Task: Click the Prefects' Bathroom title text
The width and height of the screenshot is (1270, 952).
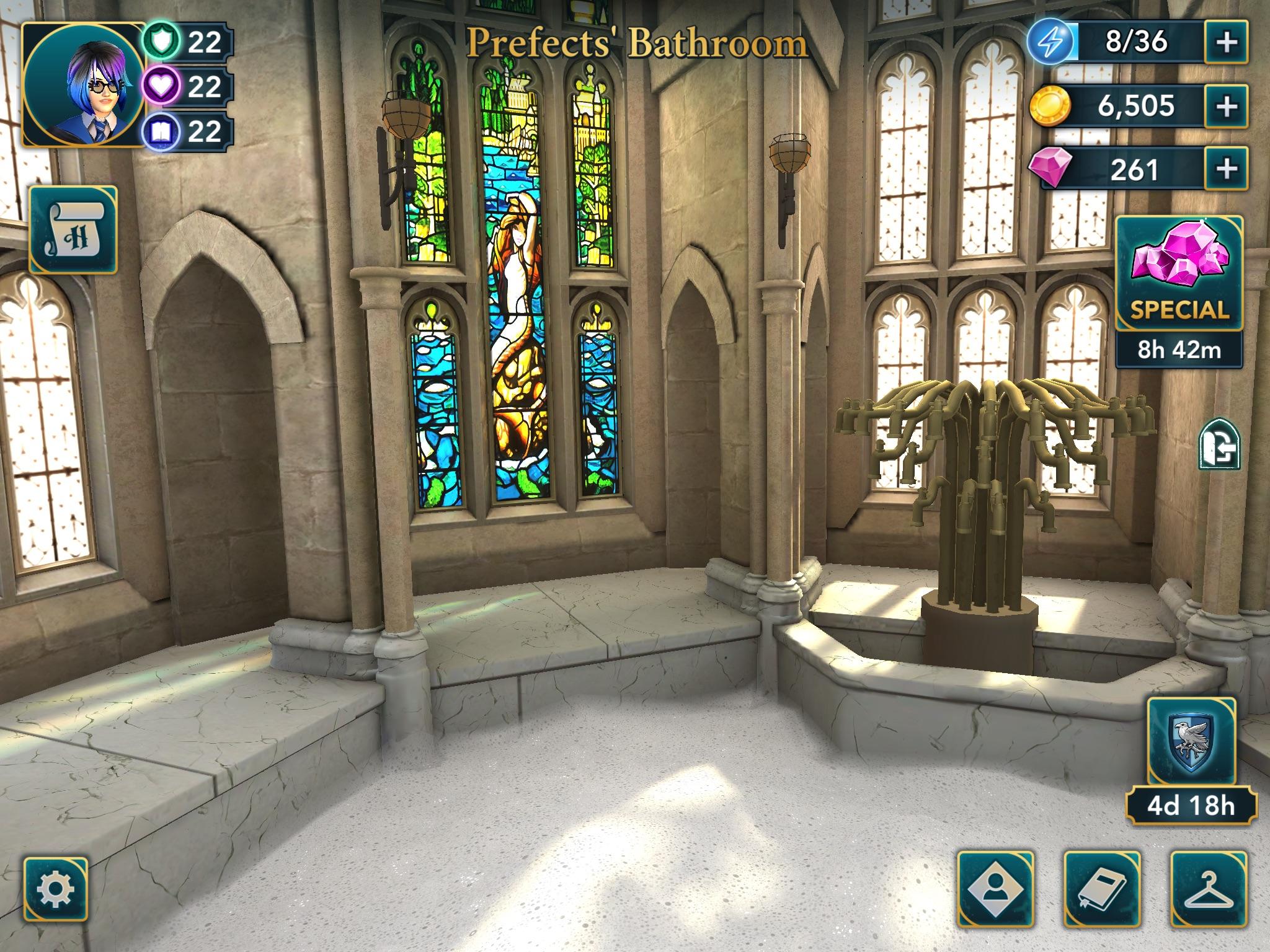Action: click(x=636, y=43)
